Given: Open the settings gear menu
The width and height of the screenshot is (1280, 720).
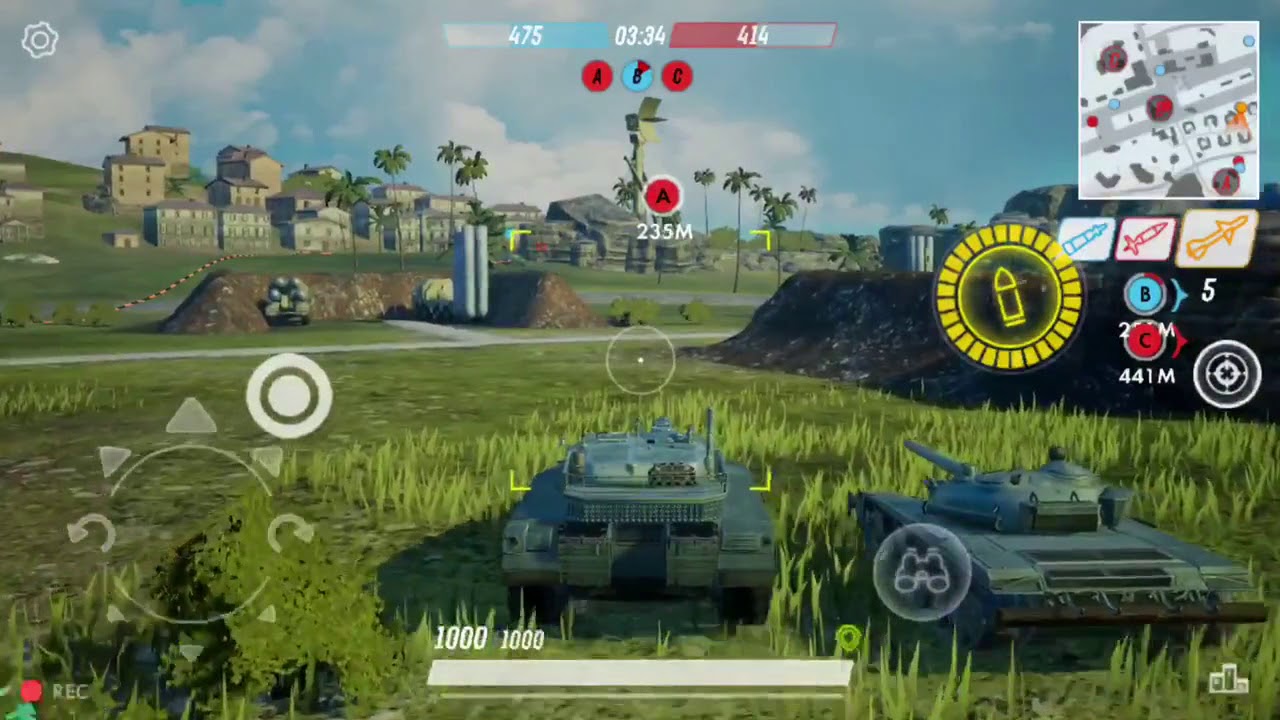Looking at the screenshot, I should coord(40,41).
